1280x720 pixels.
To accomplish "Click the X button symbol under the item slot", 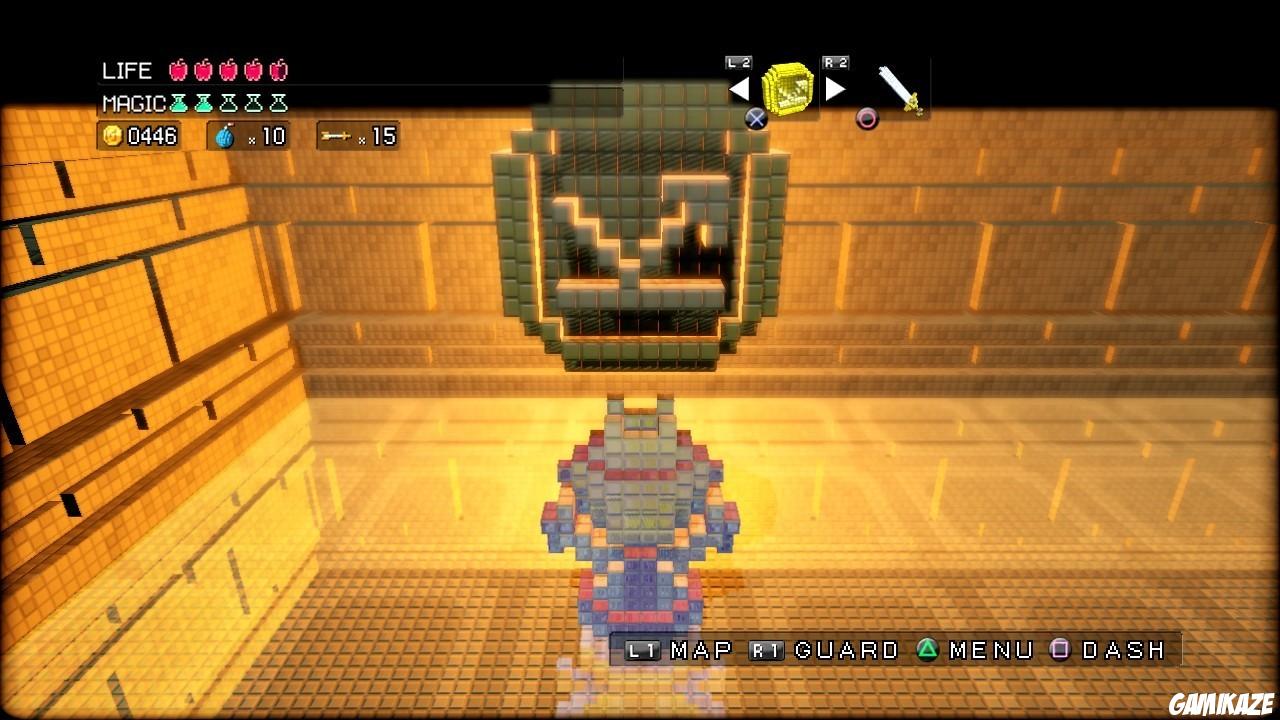I will pyautogui.click(x=757, y=119).
